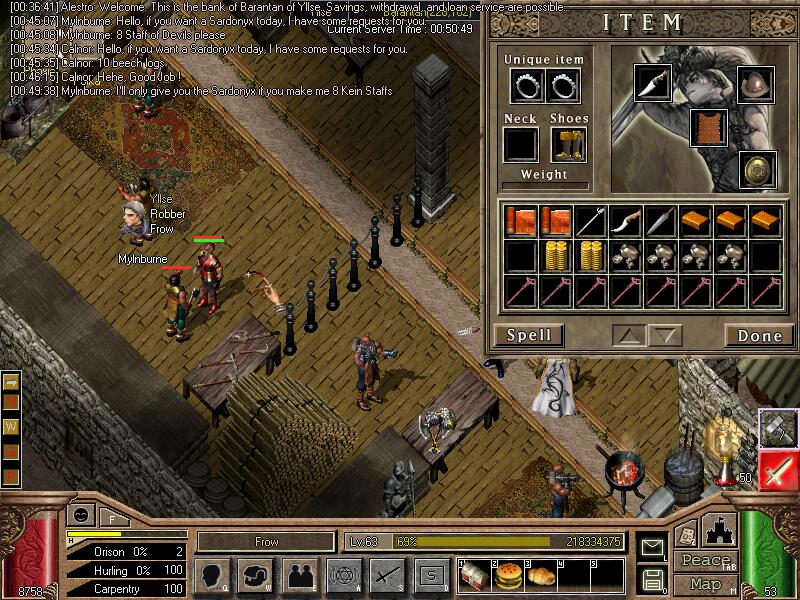Toggle Peace mode

click(705, 561)
